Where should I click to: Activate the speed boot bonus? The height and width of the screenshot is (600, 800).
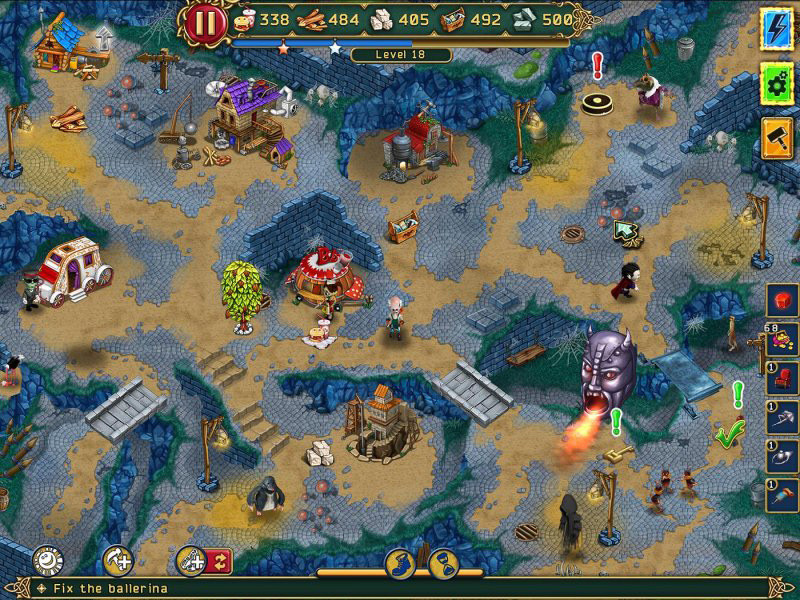click(400, 564)
